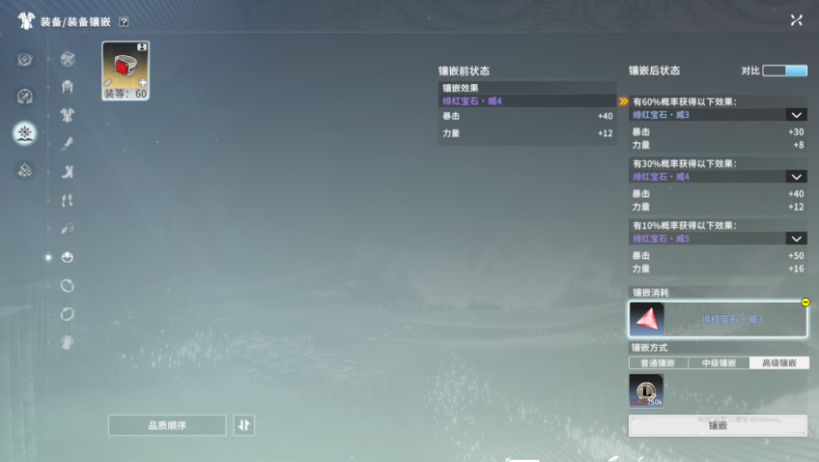Click the 镶嵌 confirm button
The height and width of the screenshot is (462, 819).
point(717,425)
